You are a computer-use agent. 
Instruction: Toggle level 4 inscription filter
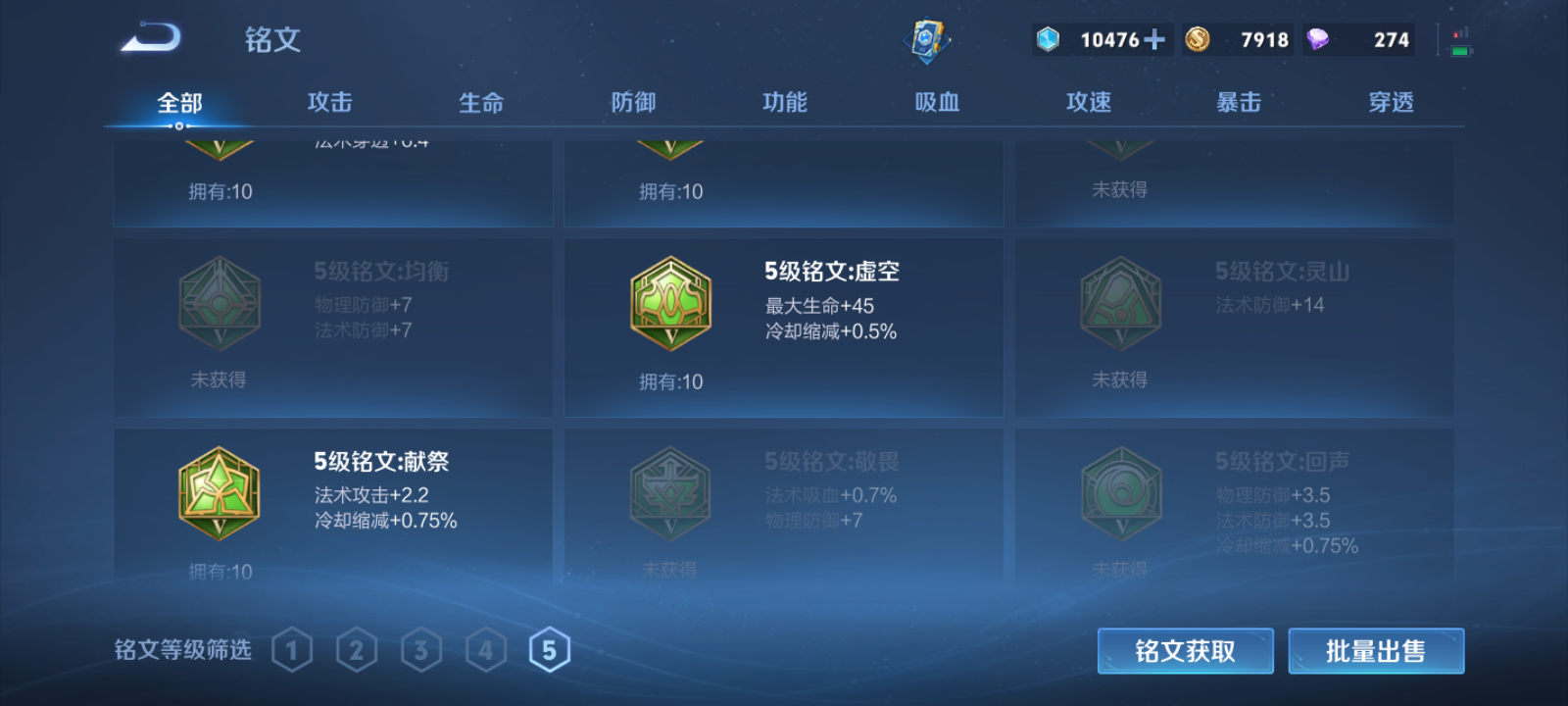pos(484,648)
